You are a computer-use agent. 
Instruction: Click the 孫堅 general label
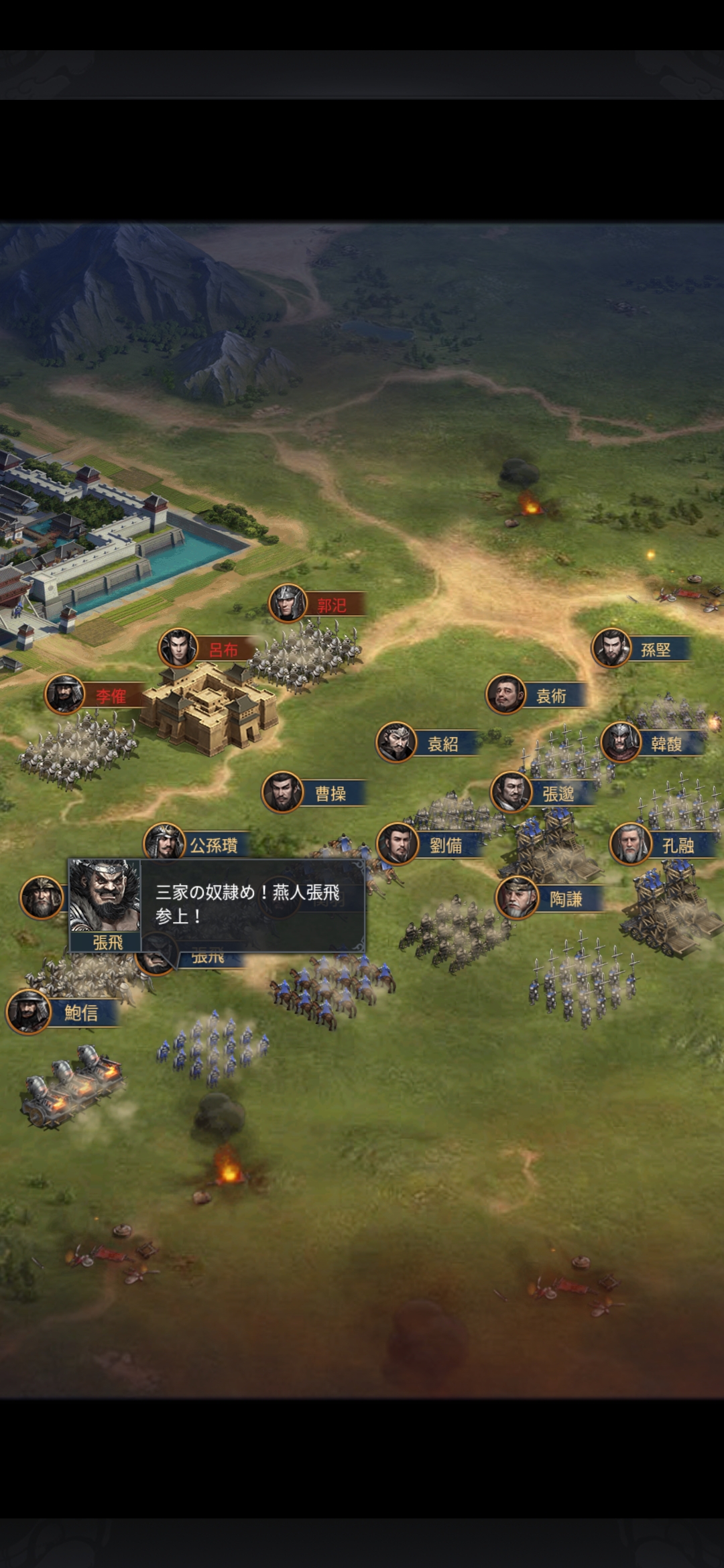point(654,649)
